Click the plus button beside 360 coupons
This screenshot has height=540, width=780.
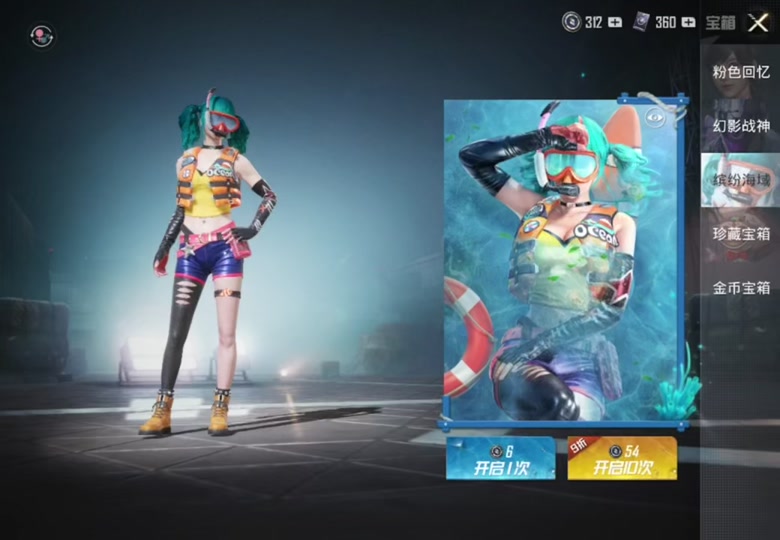coord(688,22)
